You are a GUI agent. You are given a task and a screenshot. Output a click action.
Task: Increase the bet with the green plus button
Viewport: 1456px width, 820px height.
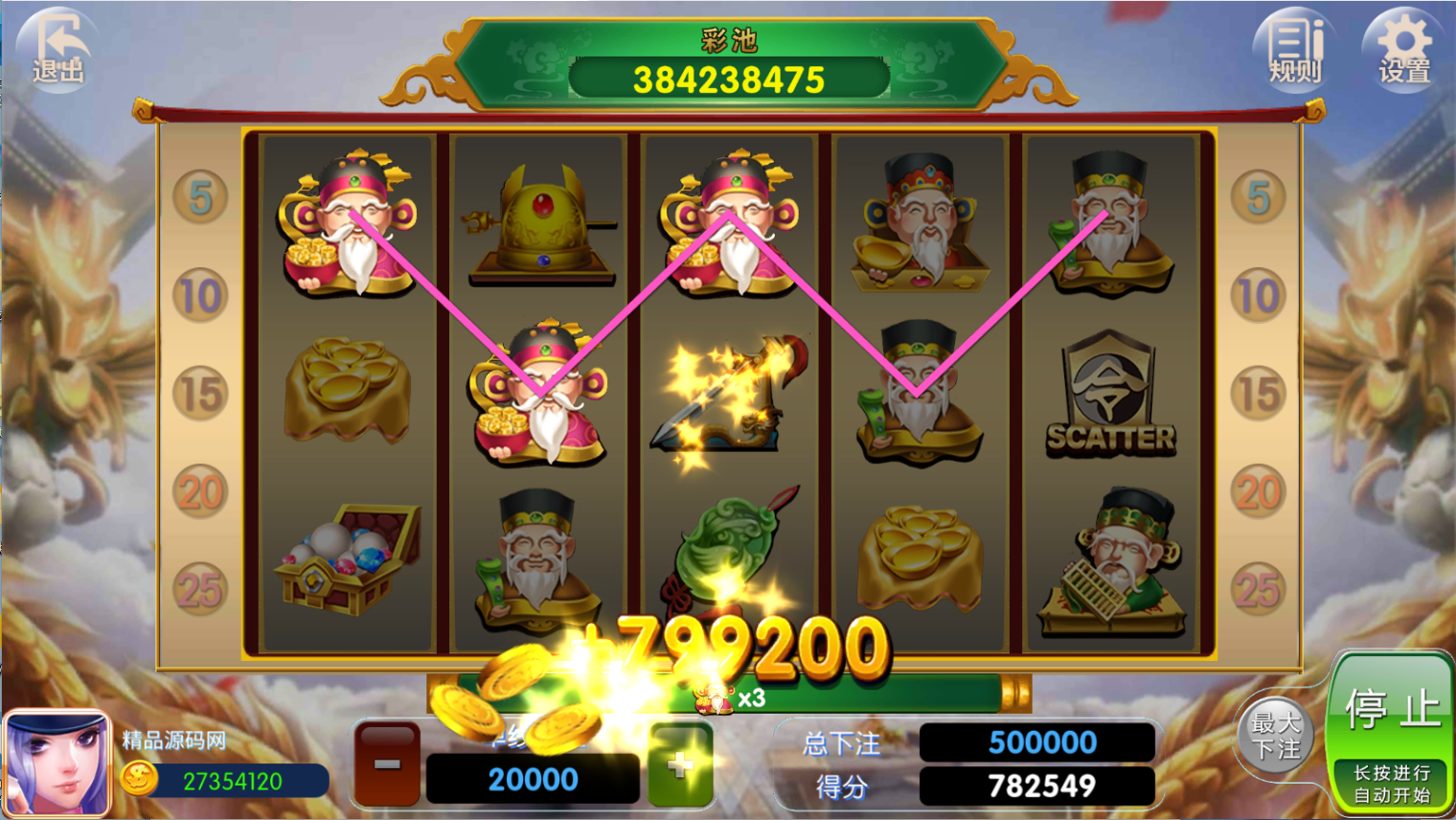pos(680,763)
